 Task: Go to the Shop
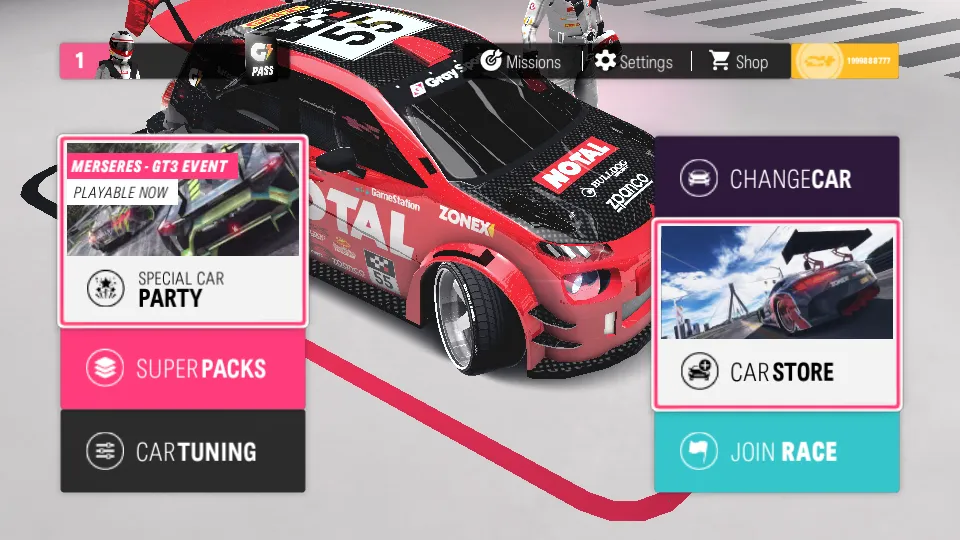pyautogui.click(x=739, y=62)
